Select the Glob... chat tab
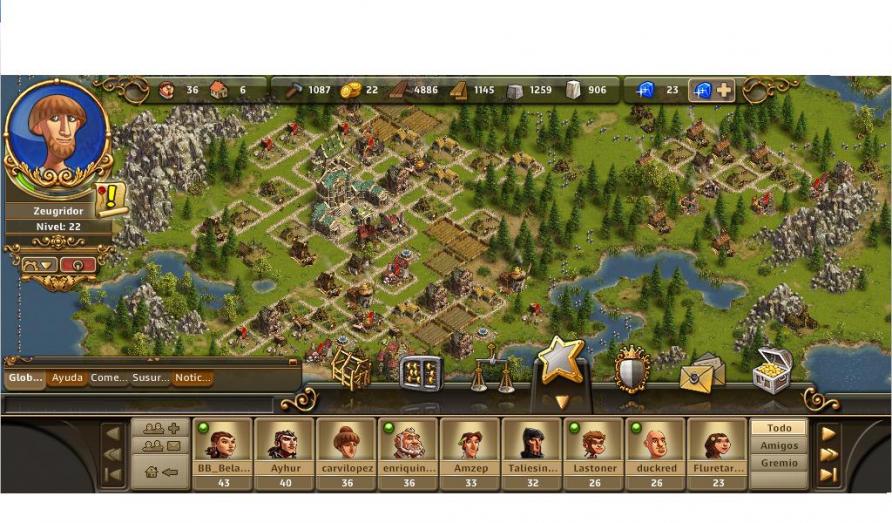The width and height of the screenshot is (892, 523). 24,378
